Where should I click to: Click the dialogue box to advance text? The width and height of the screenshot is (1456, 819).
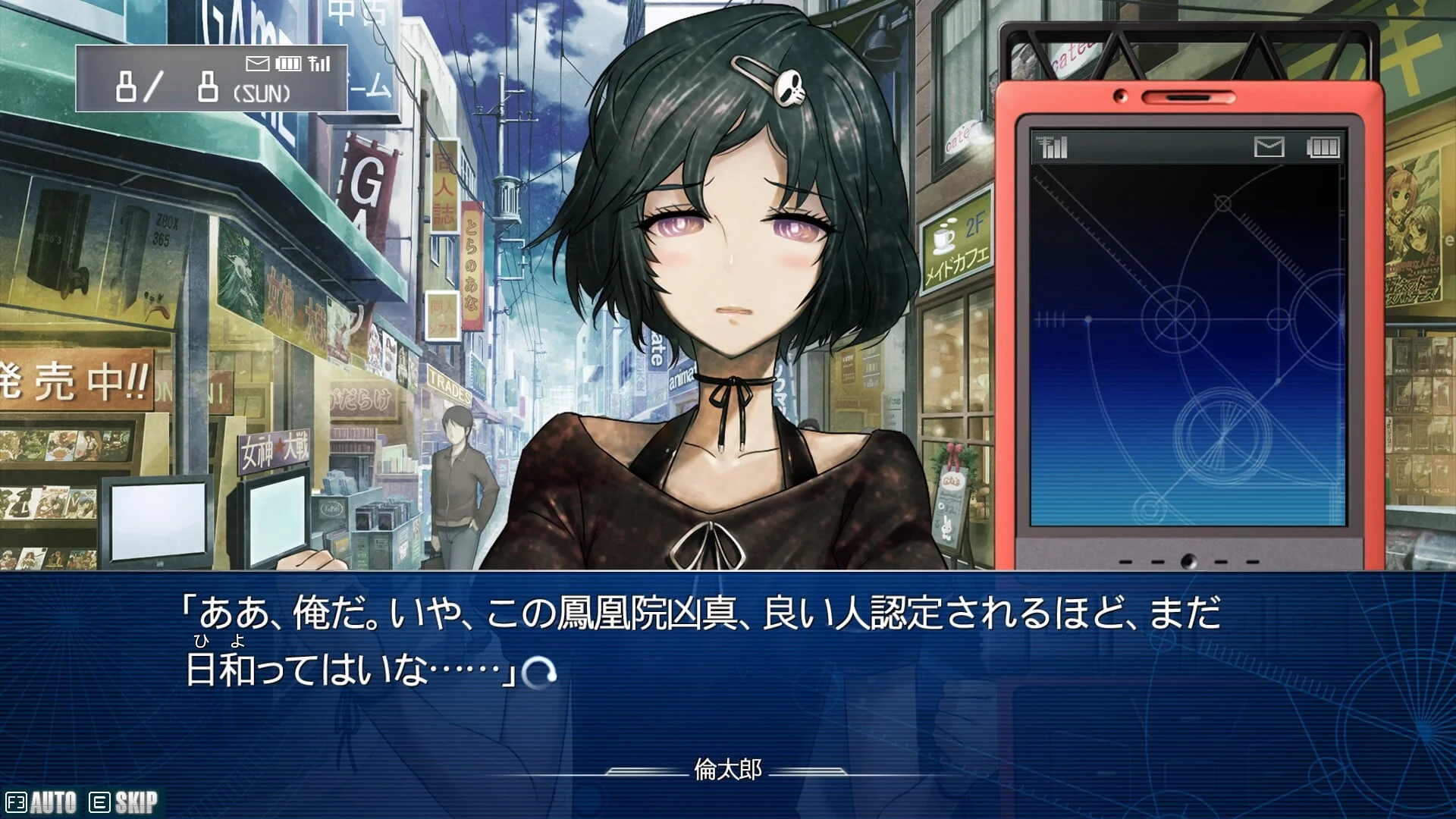tap(728, 667)
